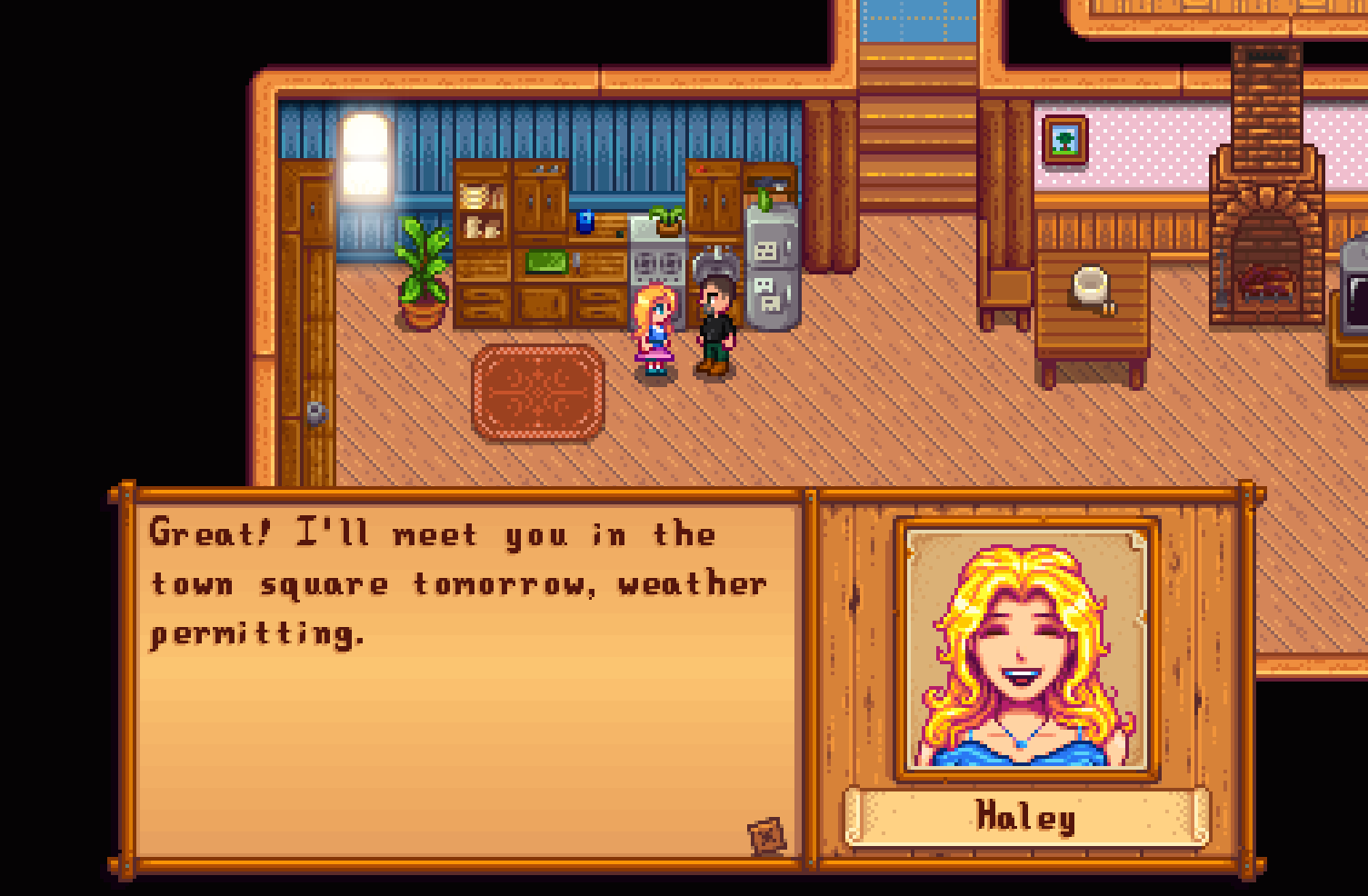Click the small framed painting on the wall
Screen dimensions: 1368x896
pyautogui.click(x=1065, y=142)
